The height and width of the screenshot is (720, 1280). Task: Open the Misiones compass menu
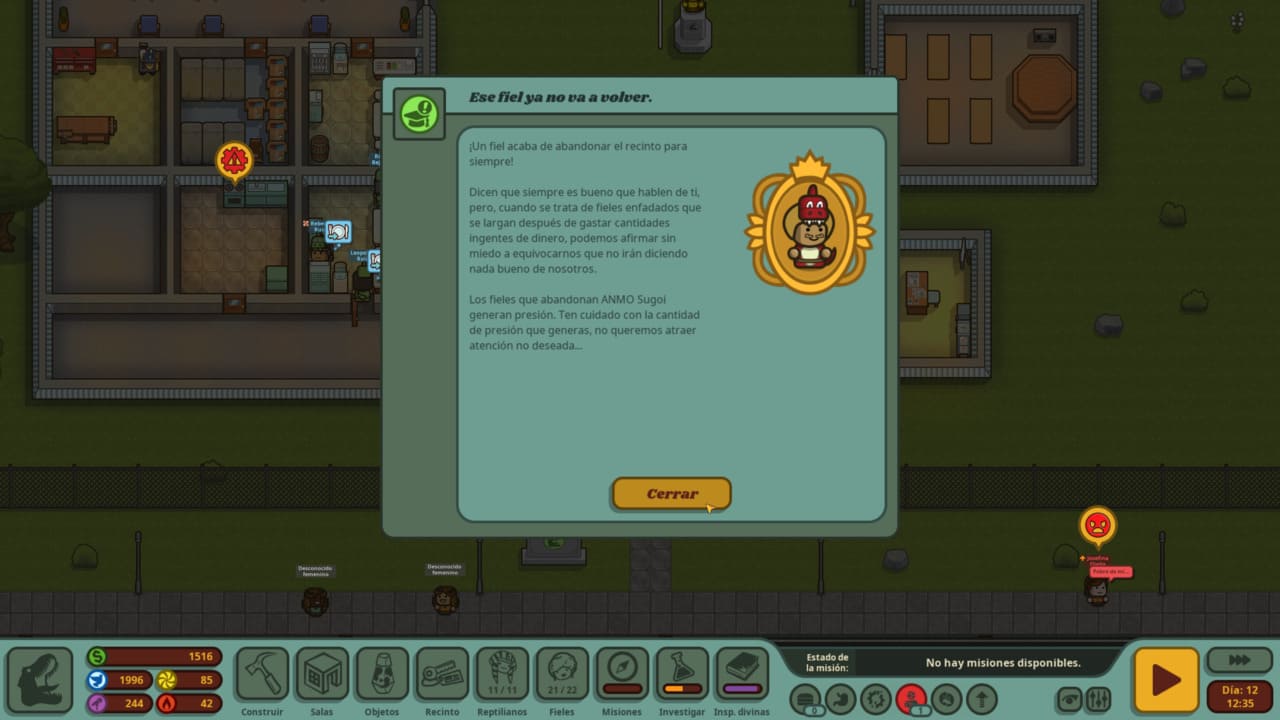622,674
